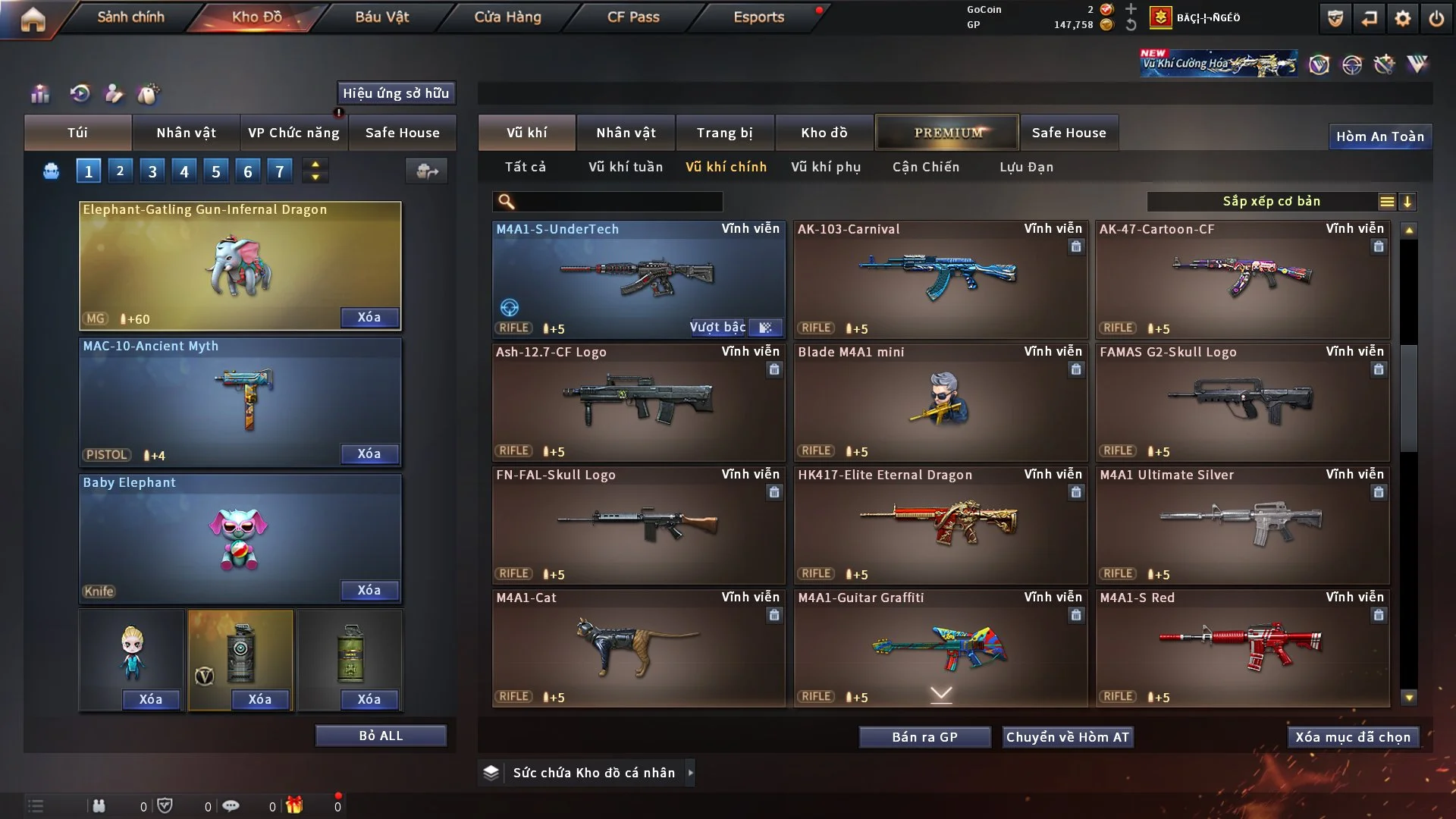
Task: Remove the MAC-10-Ancient Myth pistol with Xóa
Action: click(369, 453)
